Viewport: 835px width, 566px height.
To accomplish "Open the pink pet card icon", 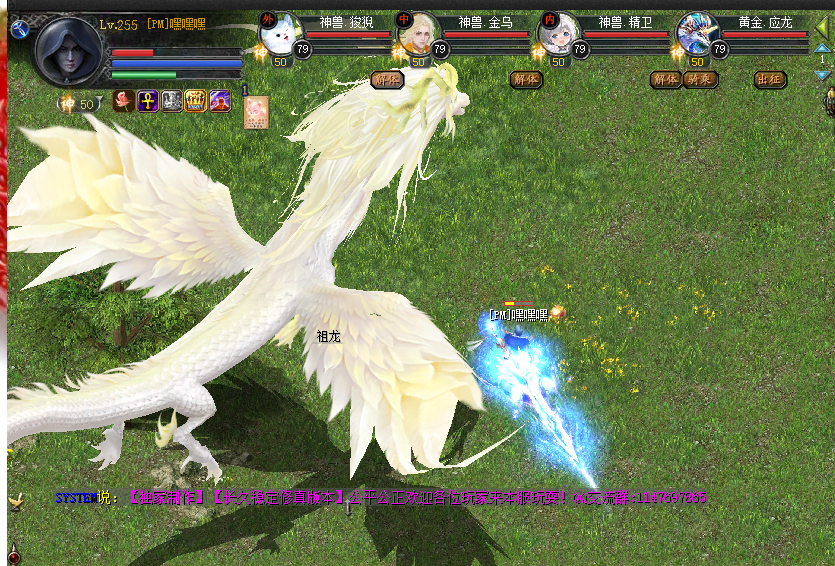I will [256, 111].
